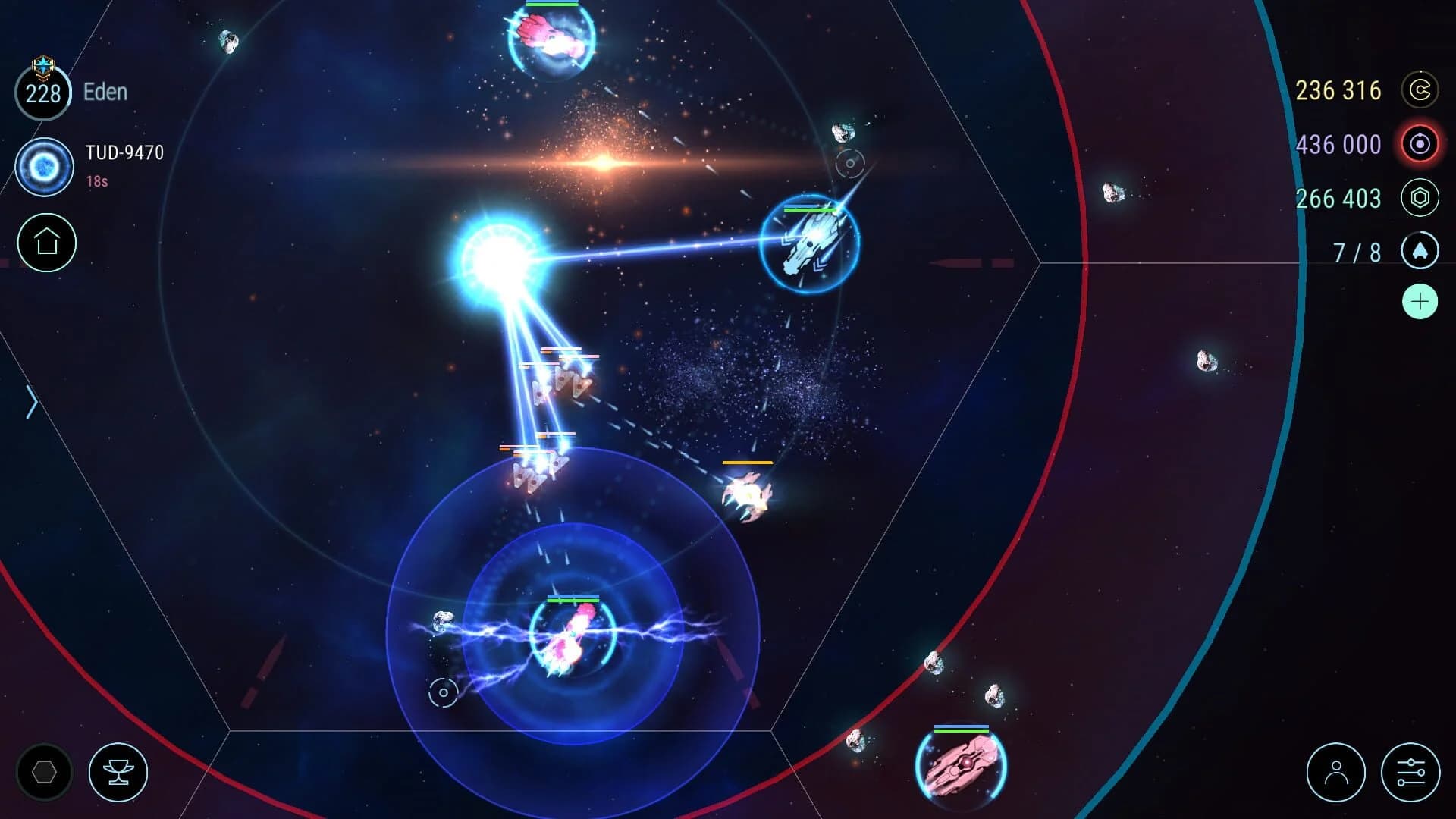Open the display filter sliders icon
Viewport: 1456px width, 819px height.
[x=1413, y=771]
